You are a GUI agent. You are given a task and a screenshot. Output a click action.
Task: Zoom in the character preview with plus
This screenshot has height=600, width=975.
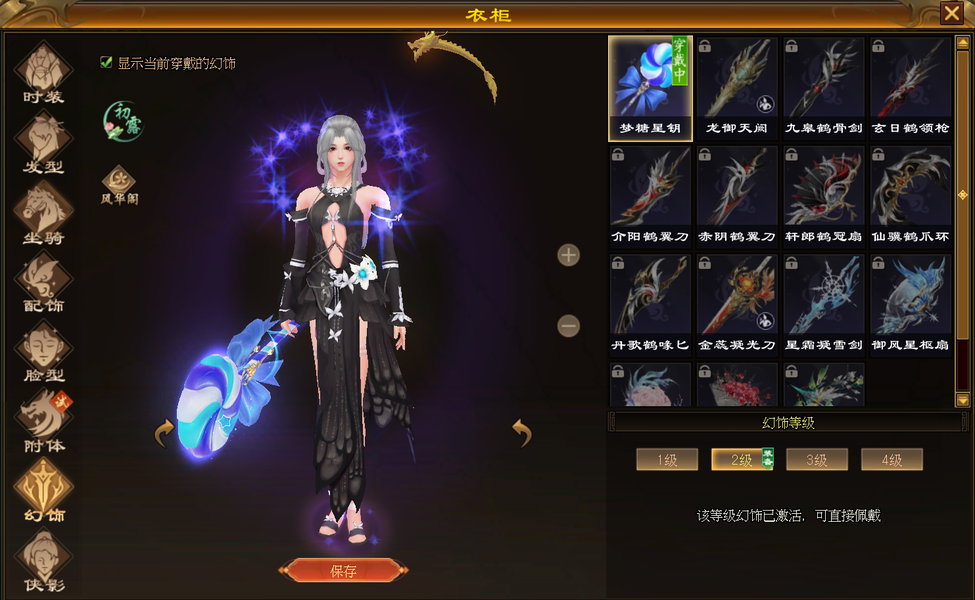(568, 255)
